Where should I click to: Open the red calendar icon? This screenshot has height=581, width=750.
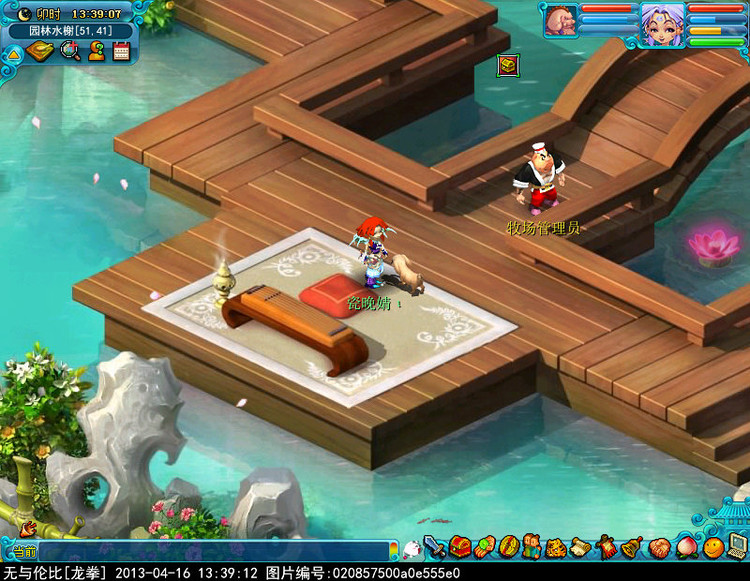coord(121,51)
